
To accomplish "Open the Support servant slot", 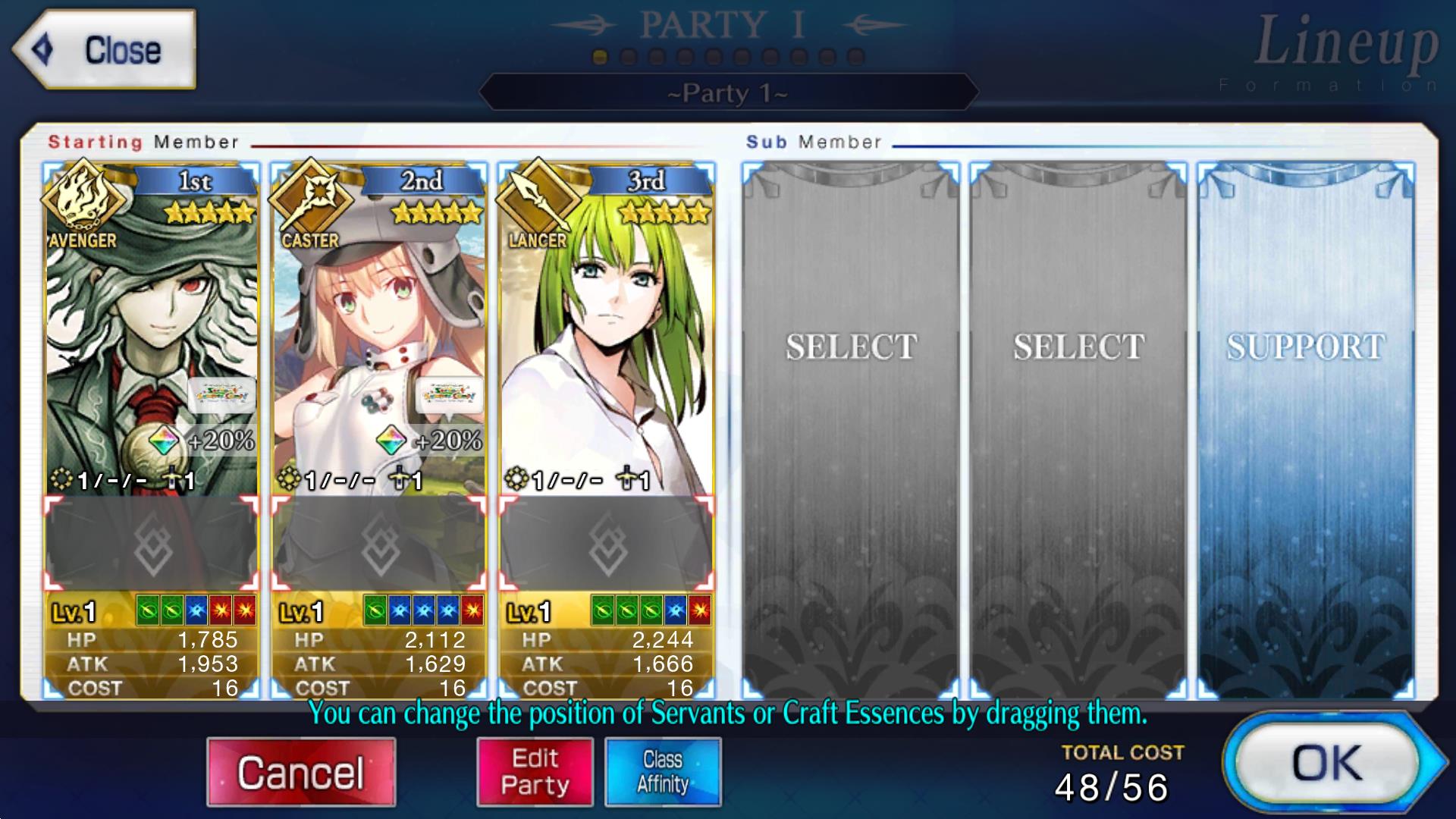I will (x=1305, y=425).
